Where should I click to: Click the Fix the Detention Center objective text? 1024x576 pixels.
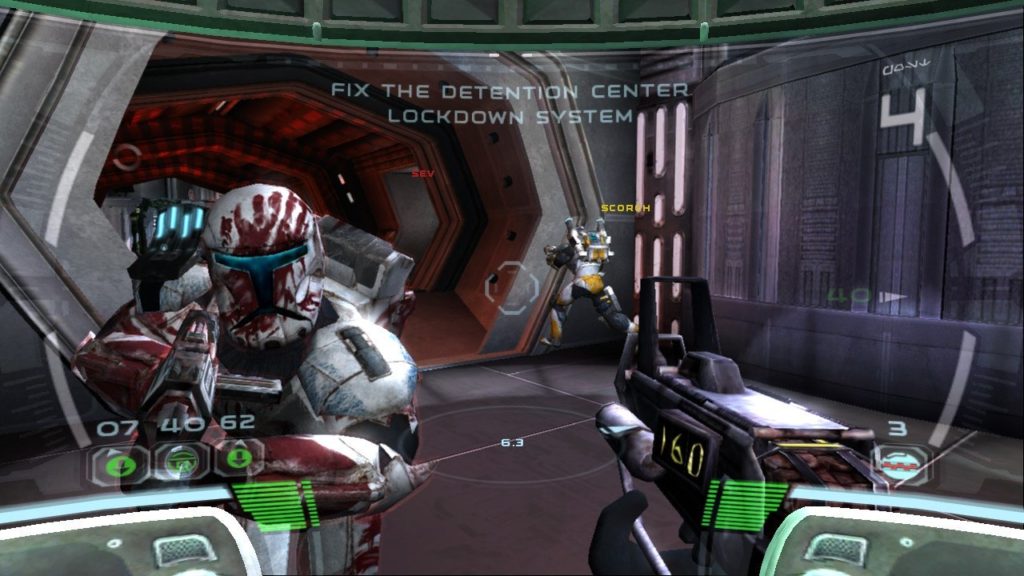click(510, 103)
